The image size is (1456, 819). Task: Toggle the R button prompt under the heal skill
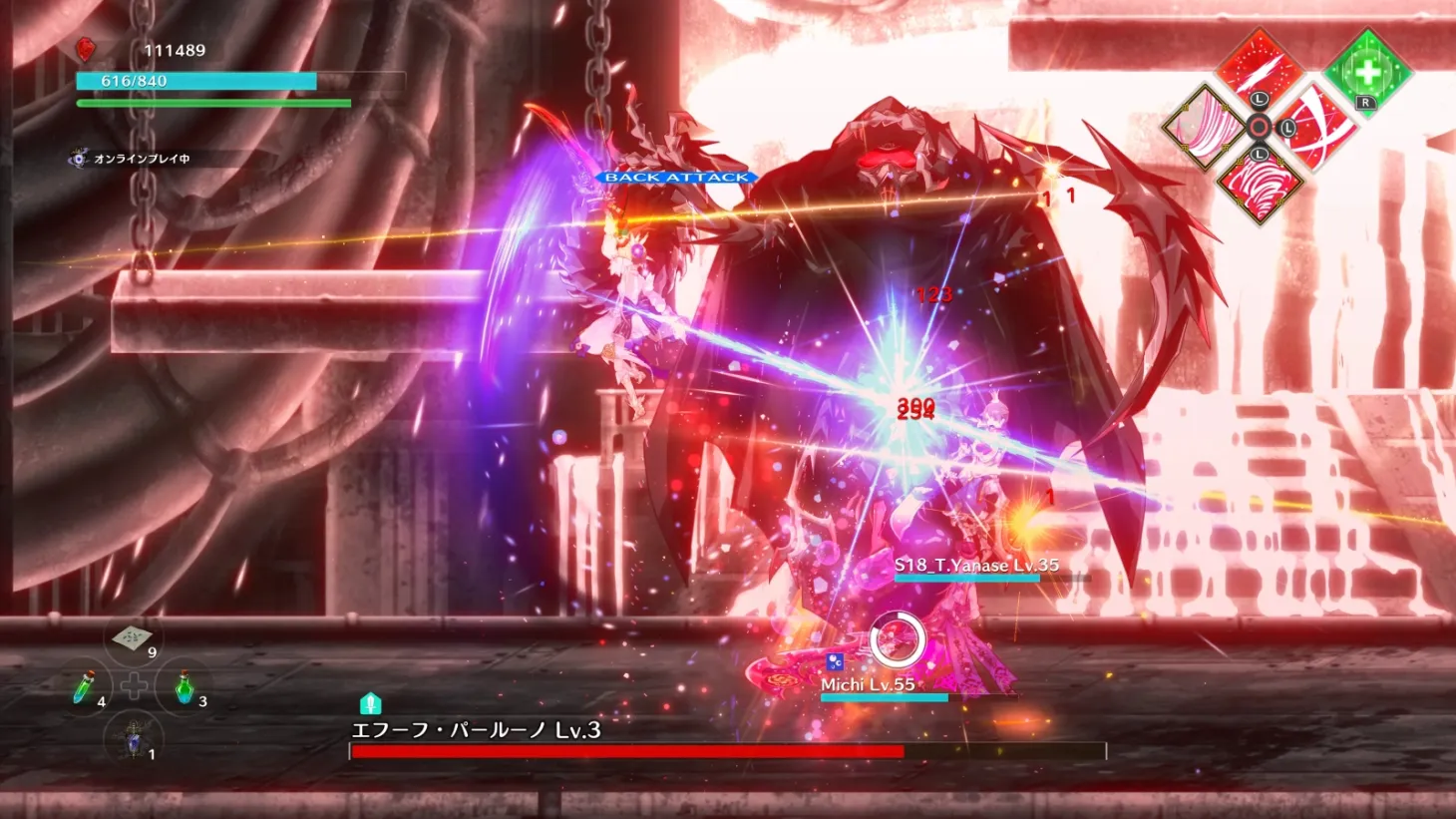coord(1365,102)
